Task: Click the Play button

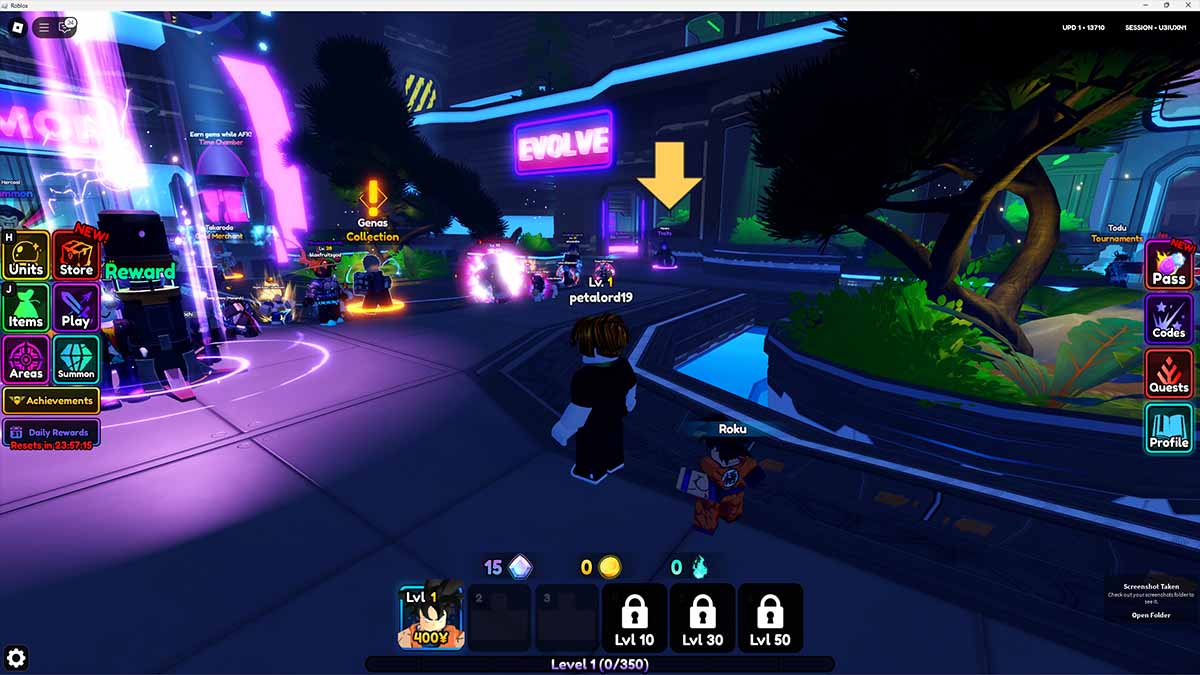Action: pos(76,308)
